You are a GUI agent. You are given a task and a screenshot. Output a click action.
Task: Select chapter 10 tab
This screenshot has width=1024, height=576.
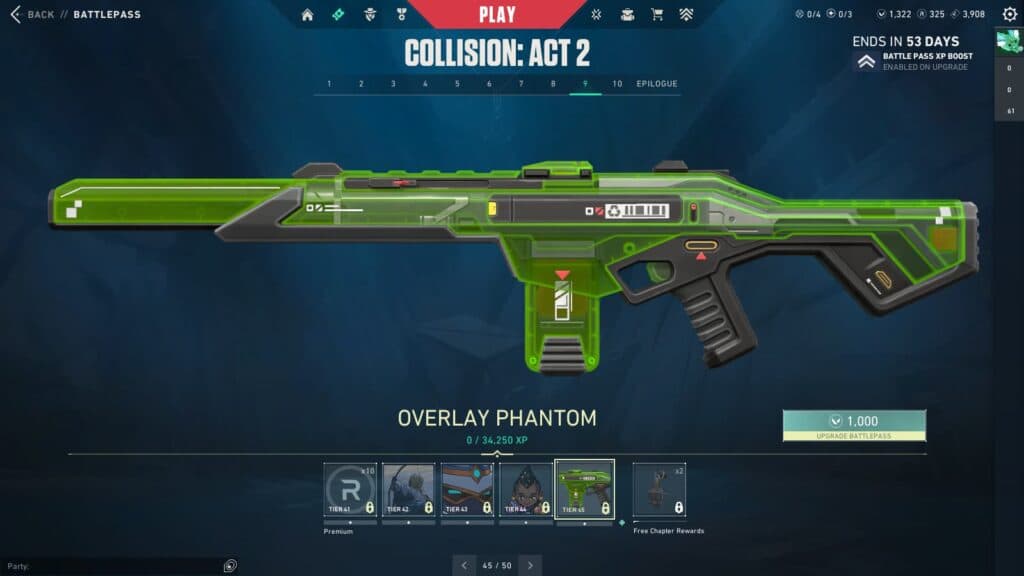click(617, 84)
